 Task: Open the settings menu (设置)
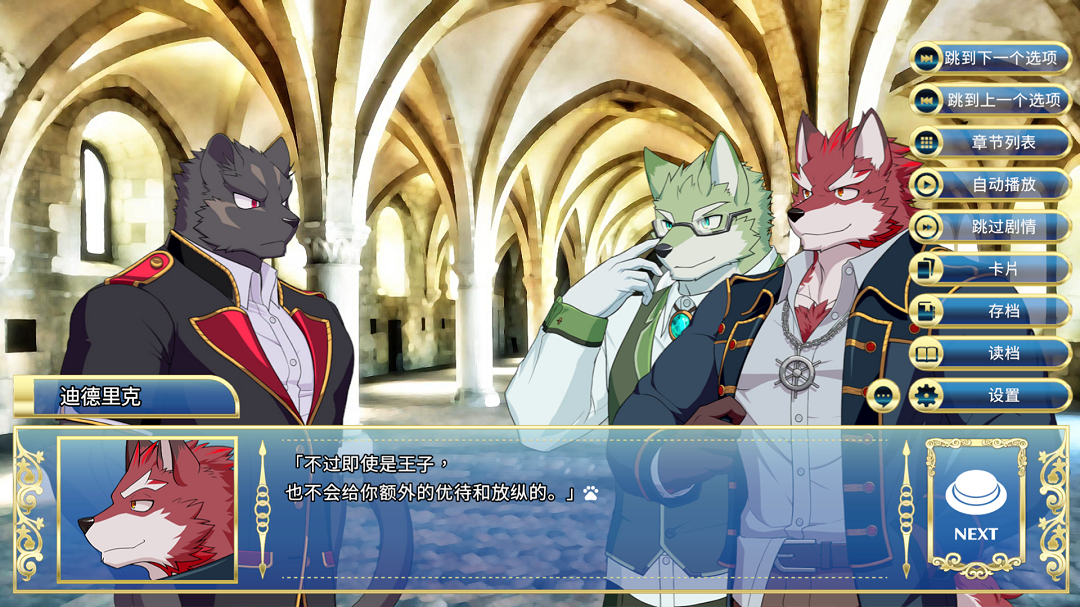click(x=990, y=395)
